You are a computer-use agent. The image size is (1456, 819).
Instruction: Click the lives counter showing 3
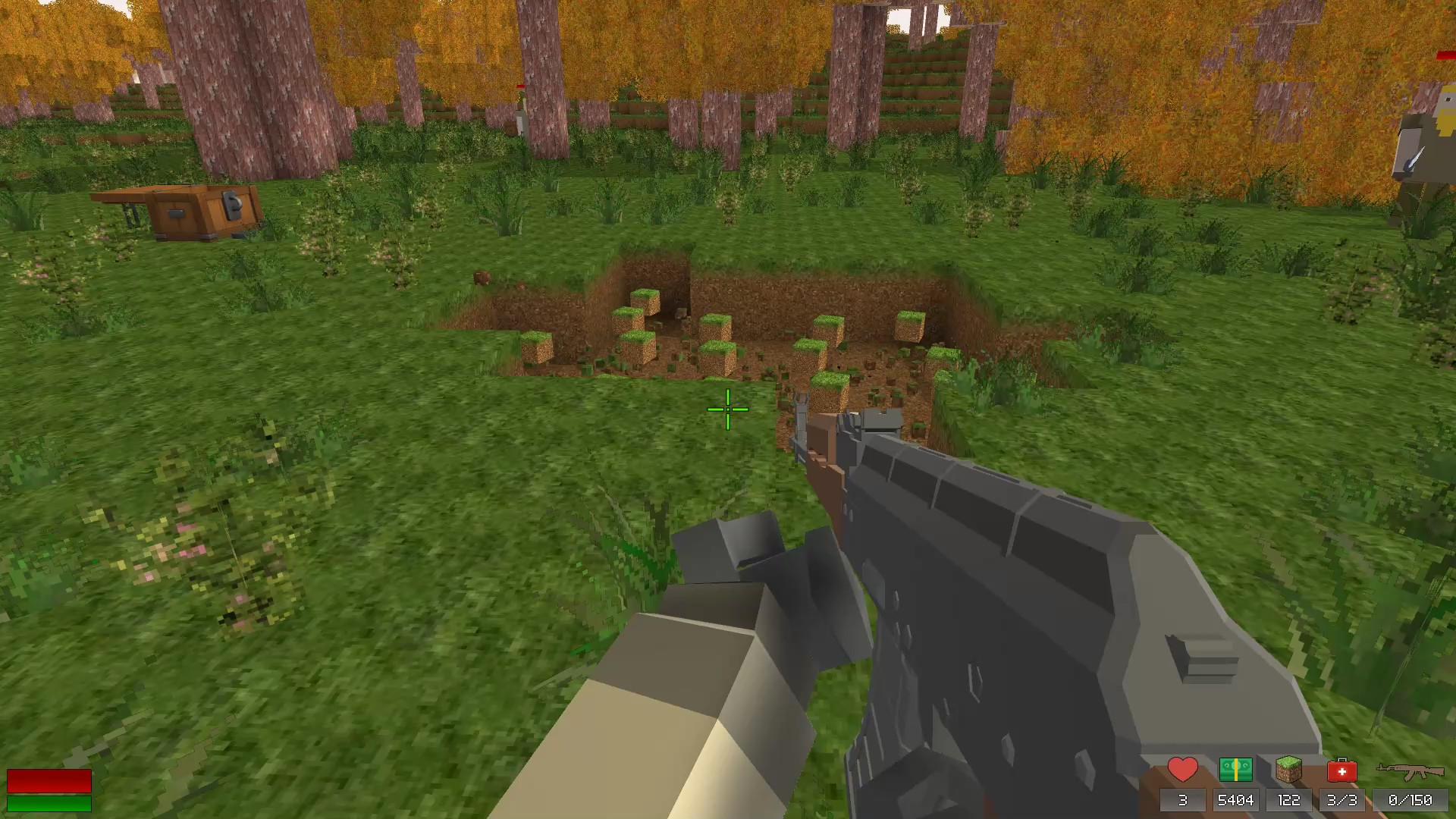click(x=1181, y=799)
